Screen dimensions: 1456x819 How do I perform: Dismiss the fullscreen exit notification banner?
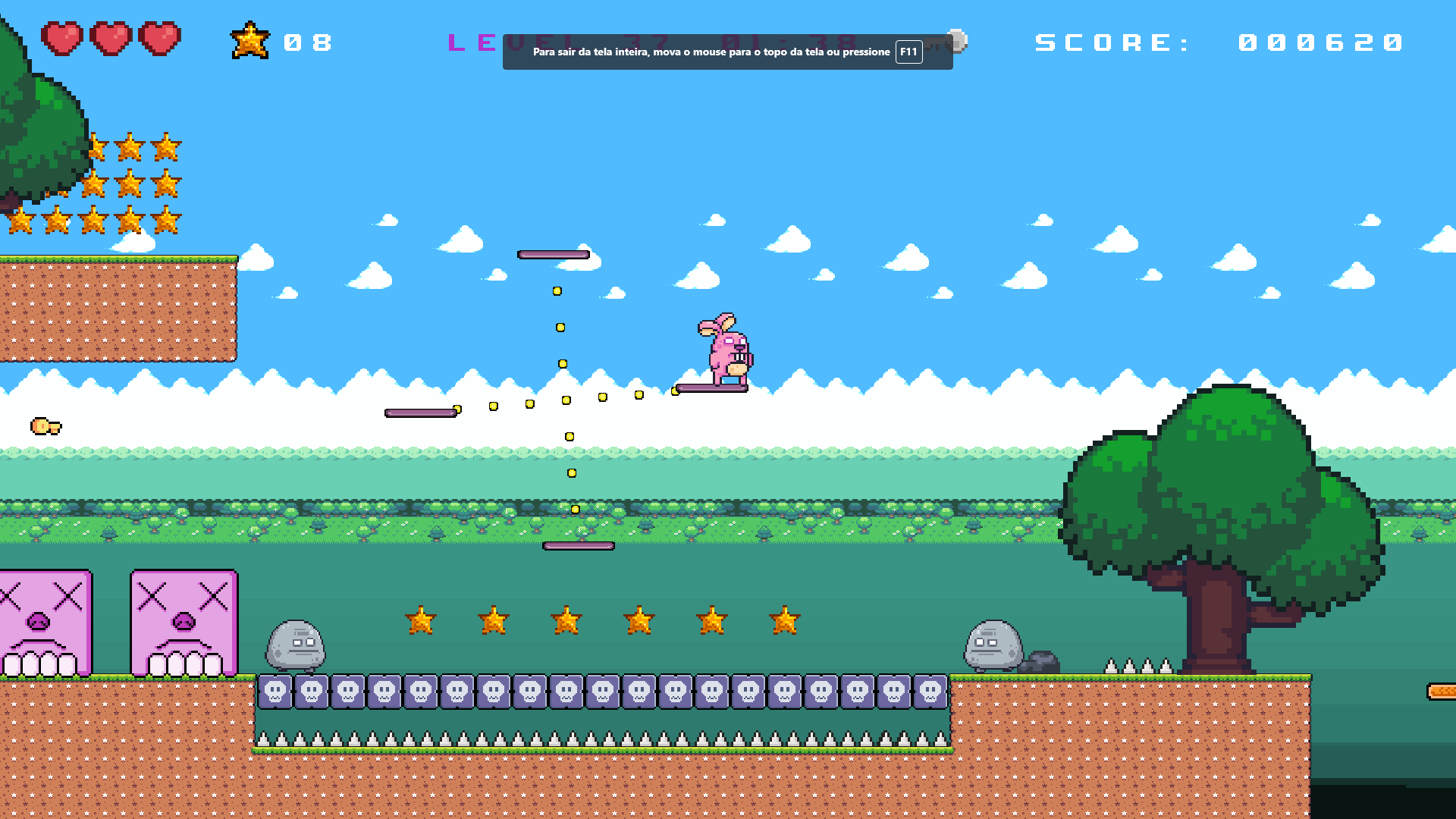point(728,52)
